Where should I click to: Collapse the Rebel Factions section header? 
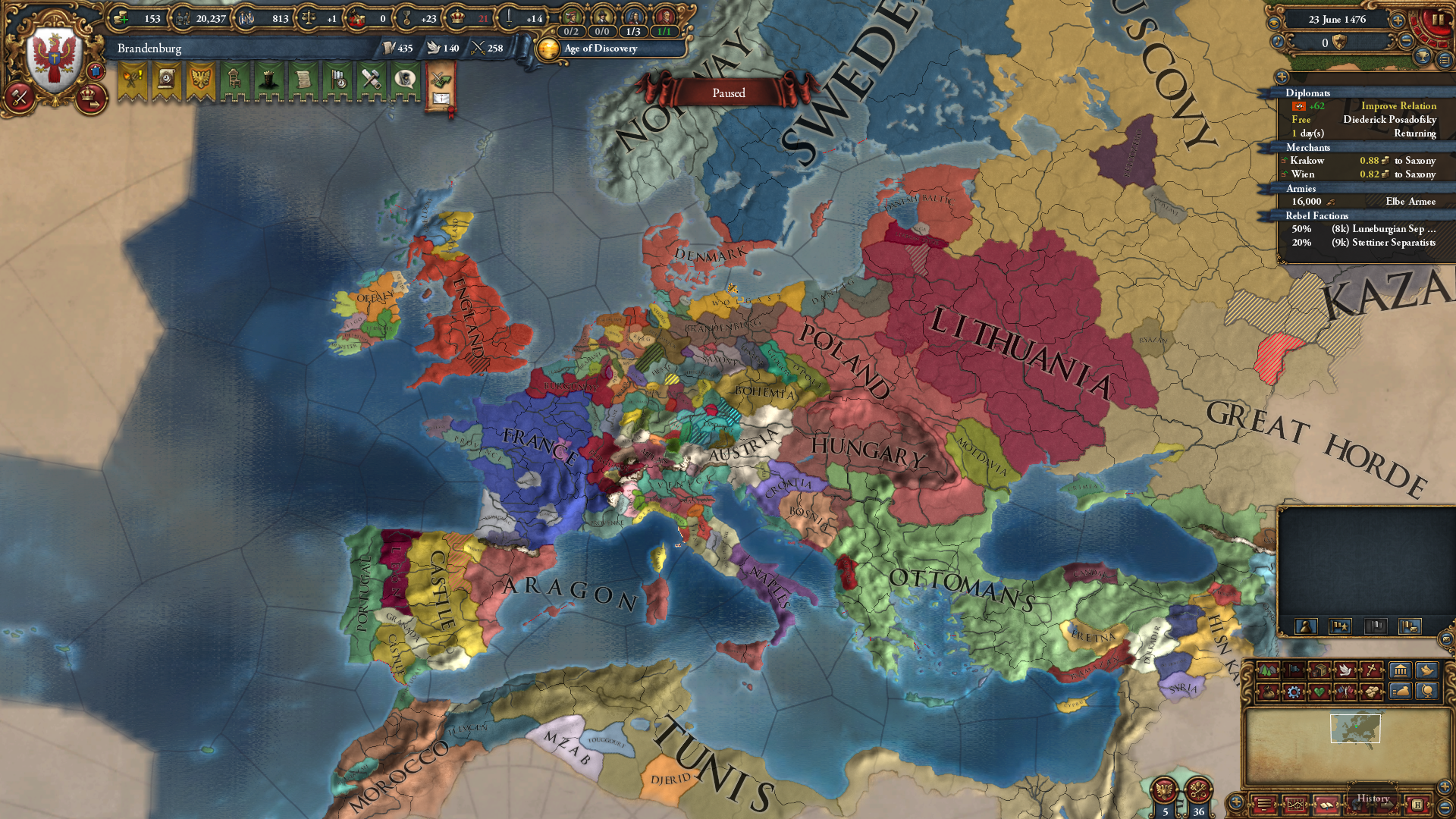[x=1317, y=215]
